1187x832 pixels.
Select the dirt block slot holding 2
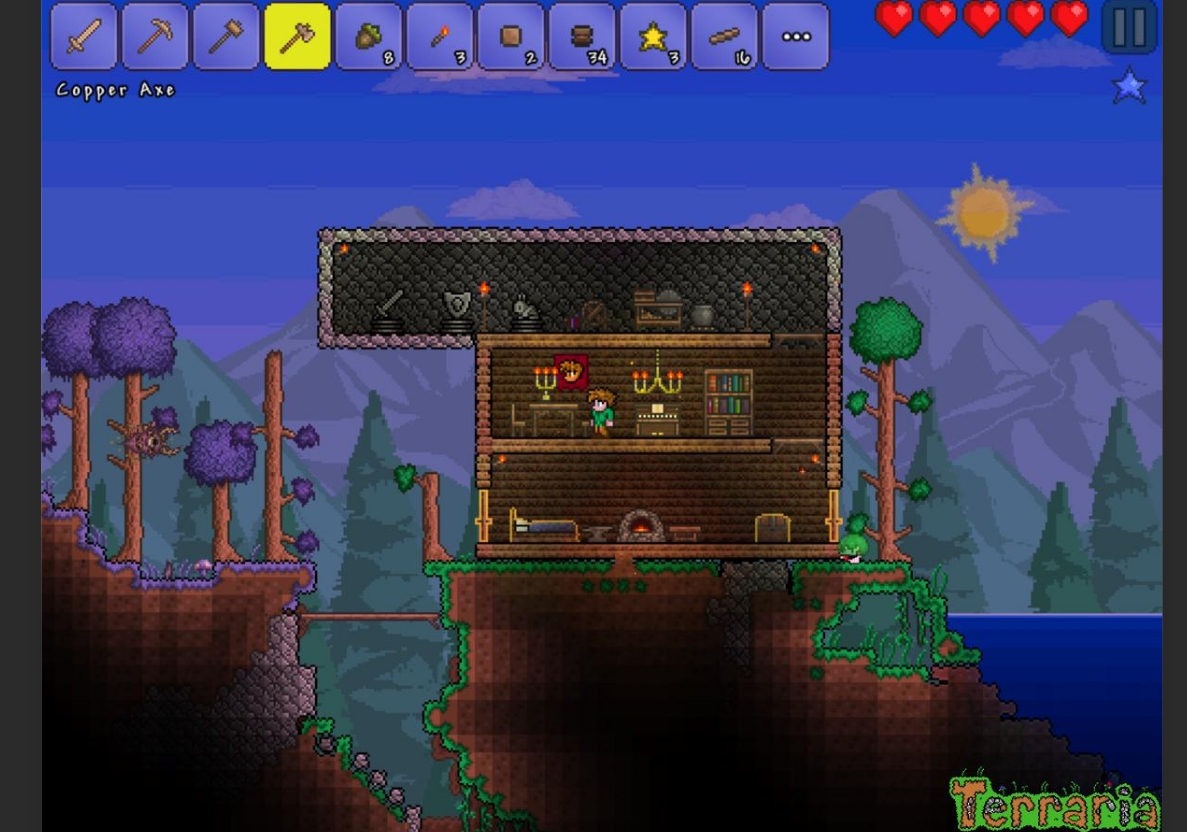click(511, 37)
